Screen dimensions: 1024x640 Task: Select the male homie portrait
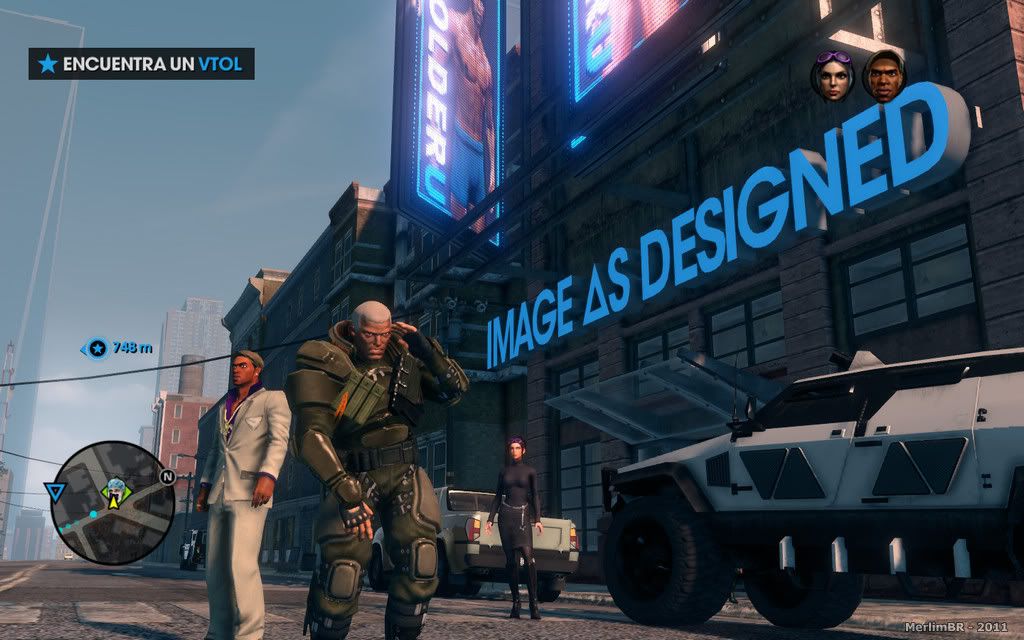[883, 76]
